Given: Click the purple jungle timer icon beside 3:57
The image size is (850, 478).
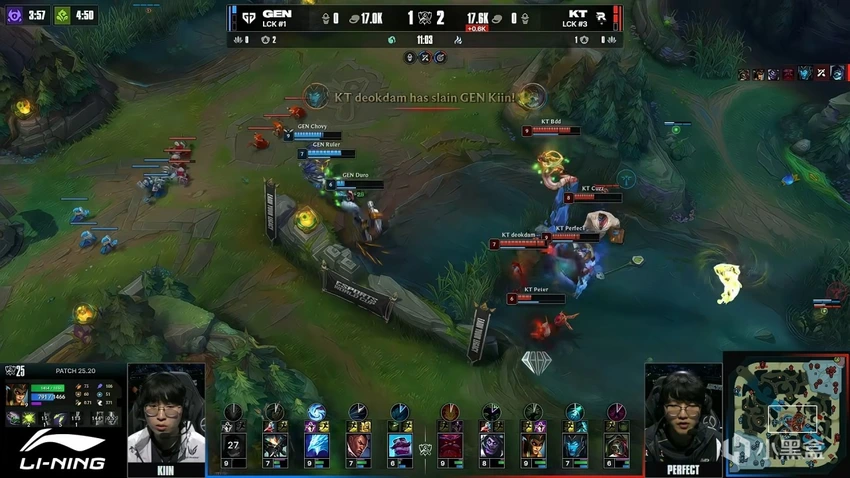Looking at the screenshot, I should [13, 15].
